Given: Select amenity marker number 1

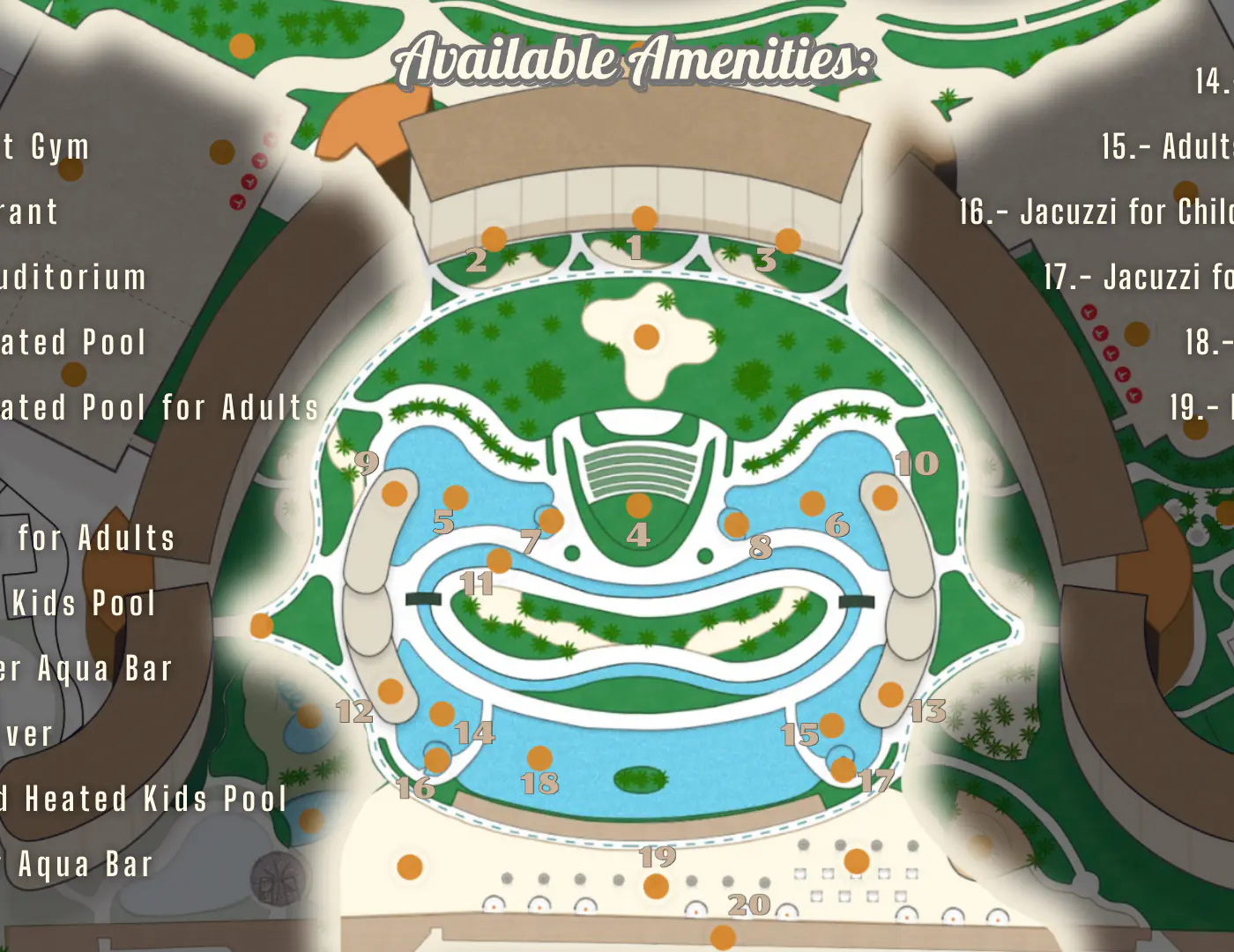Looking at the screenshot, I should click(x=644, y=219).
